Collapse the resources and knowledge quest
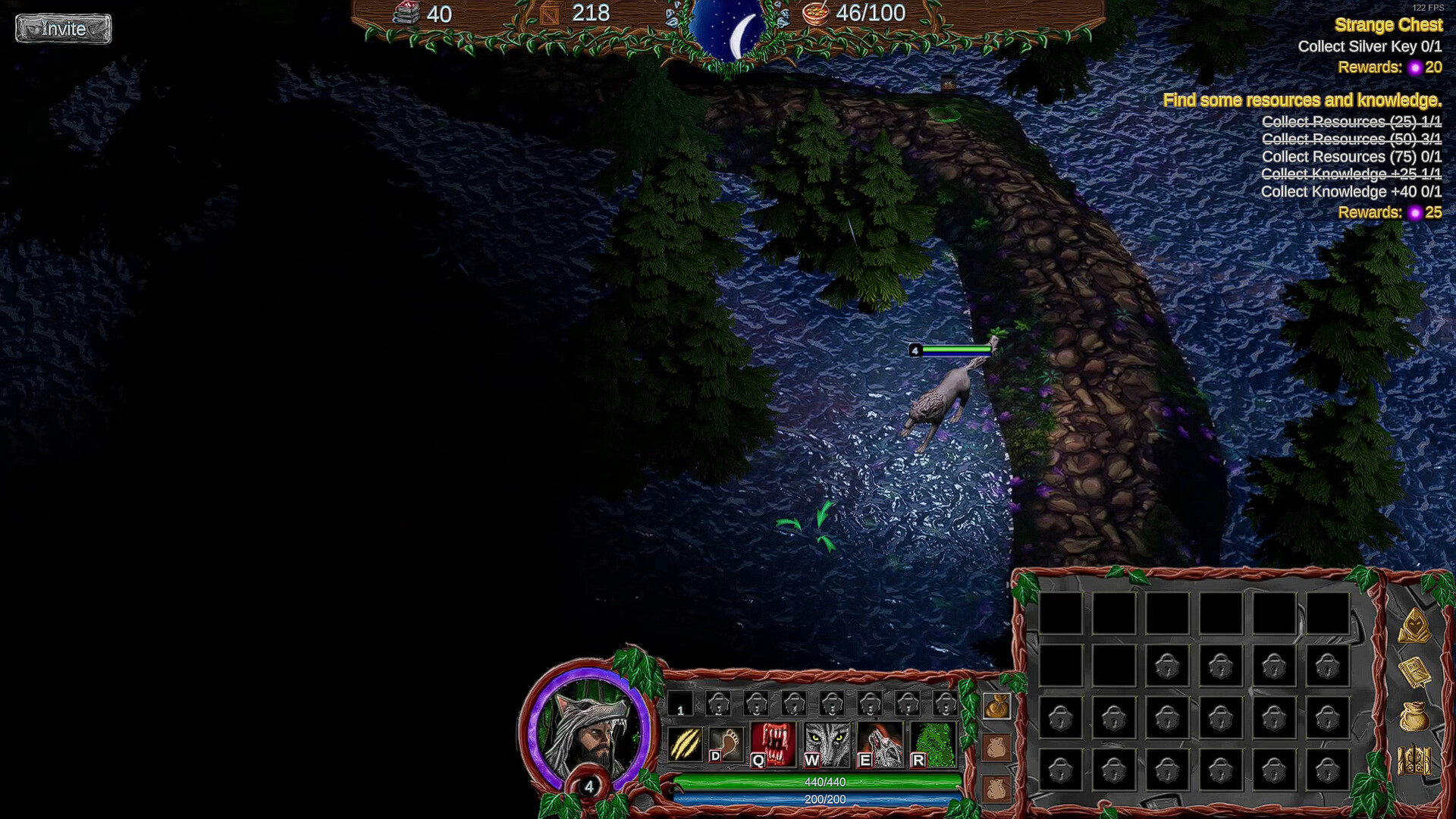The height and width of the screenshot is (819, 1456). click(x=1303, y=99)
